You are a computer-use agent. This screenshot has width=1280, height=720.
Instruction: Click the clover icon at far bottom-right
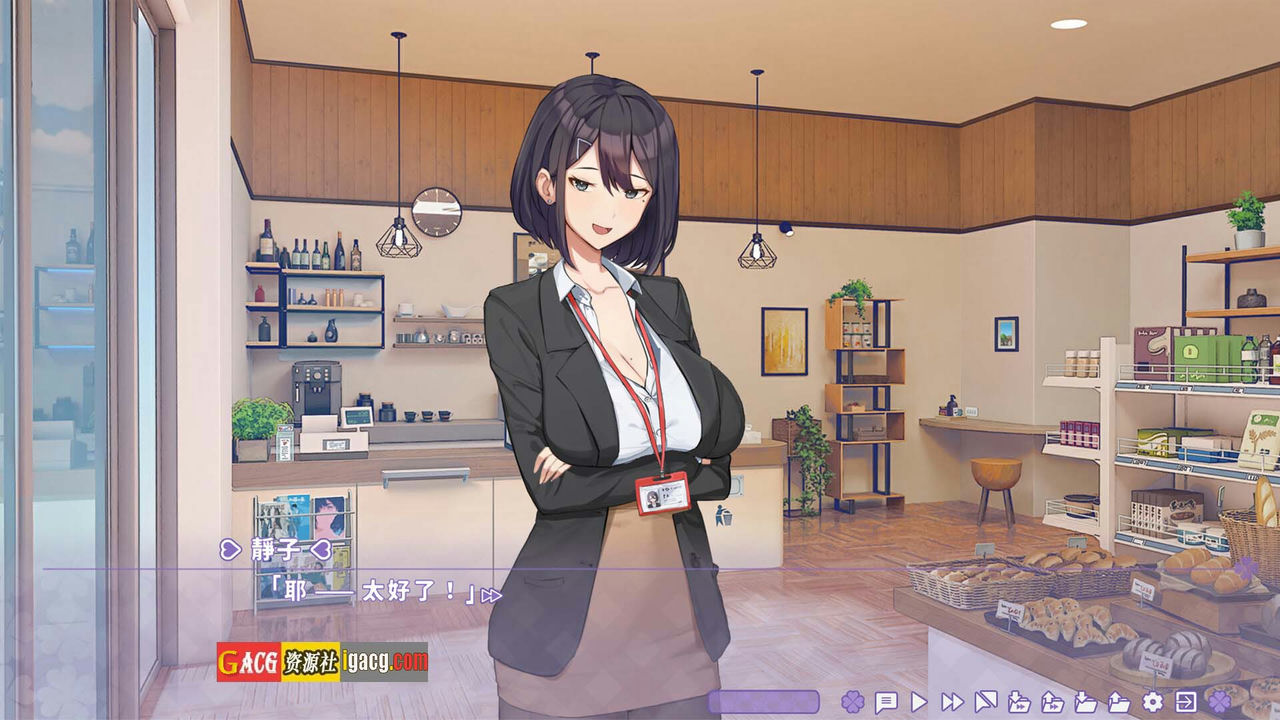(1221, 703)
